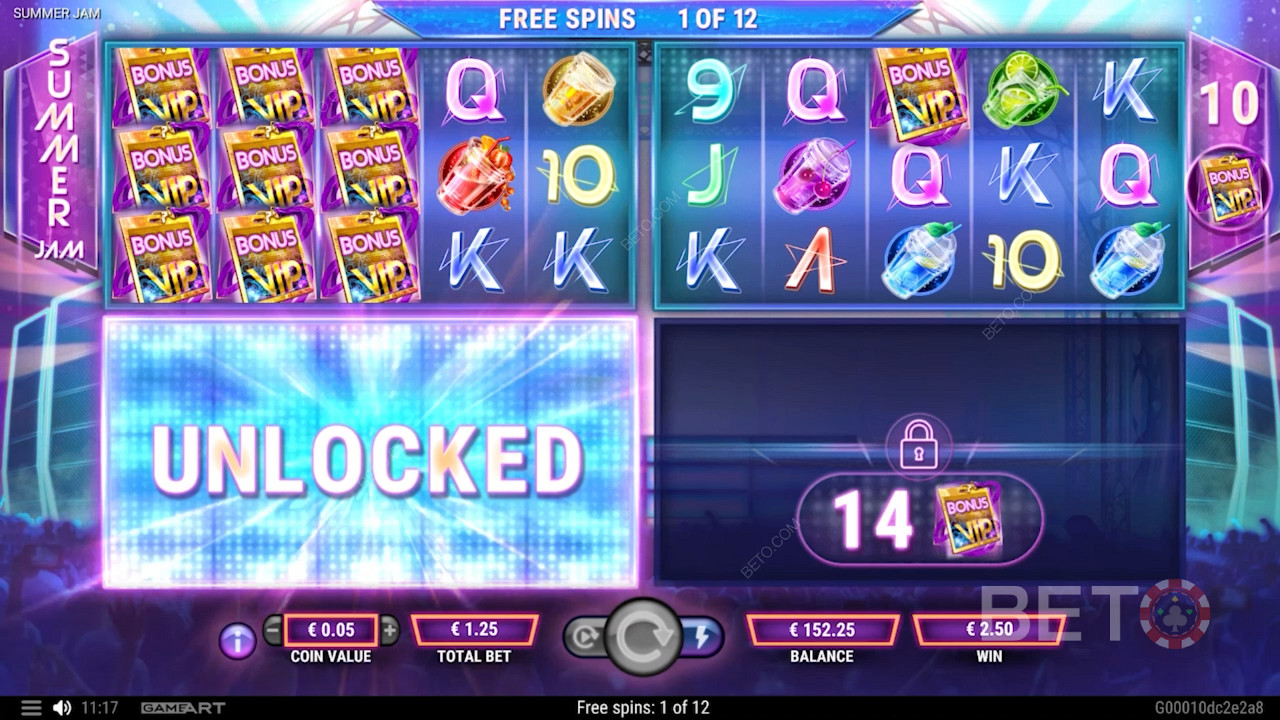The height and width of the screenshot is (720, 1280).
Task: Hit the central spin button
Action: coord(642,637)
